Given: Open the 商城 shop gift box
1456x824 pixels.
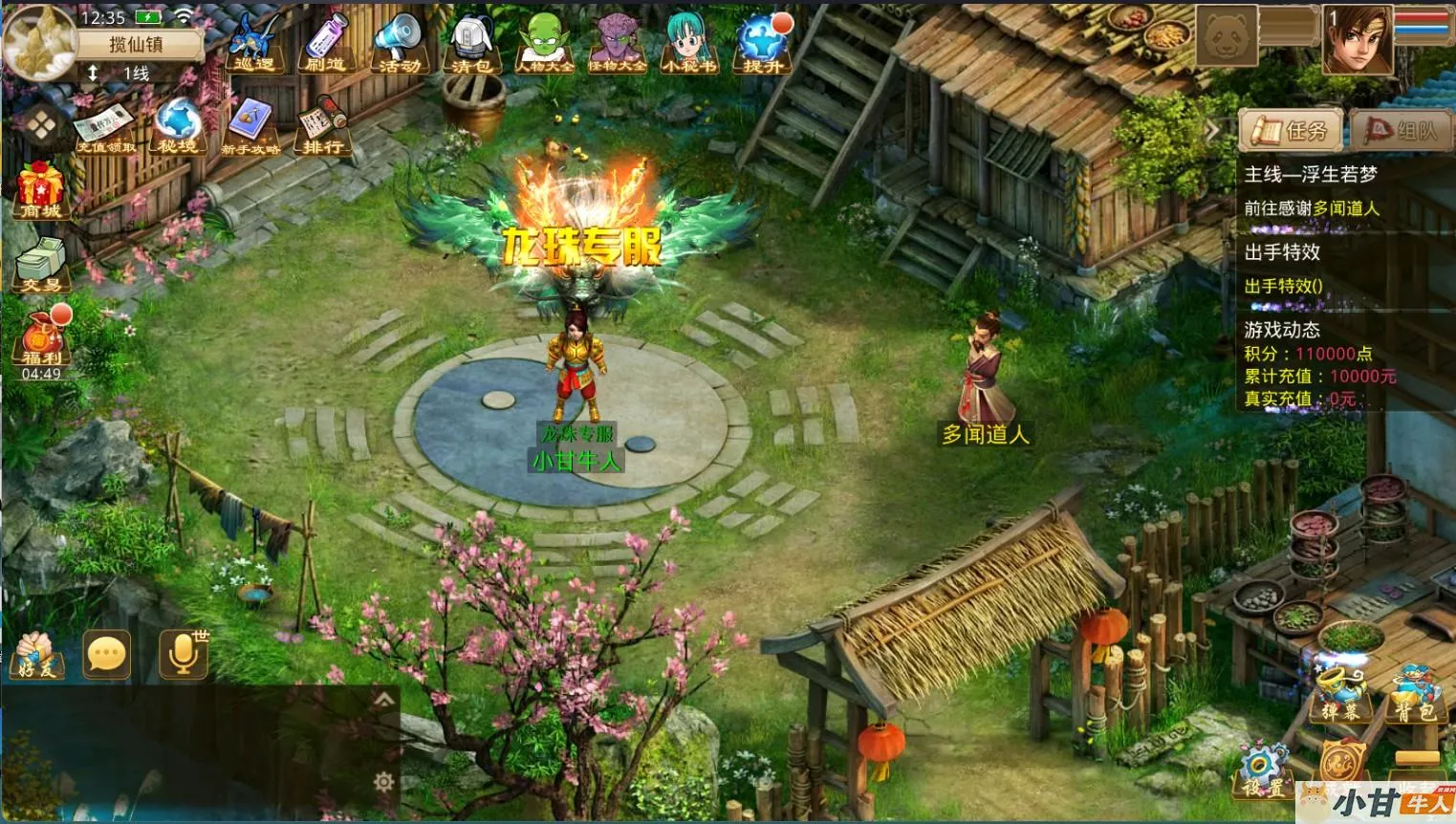Looking at the screenshot, I should pos(40,190).
